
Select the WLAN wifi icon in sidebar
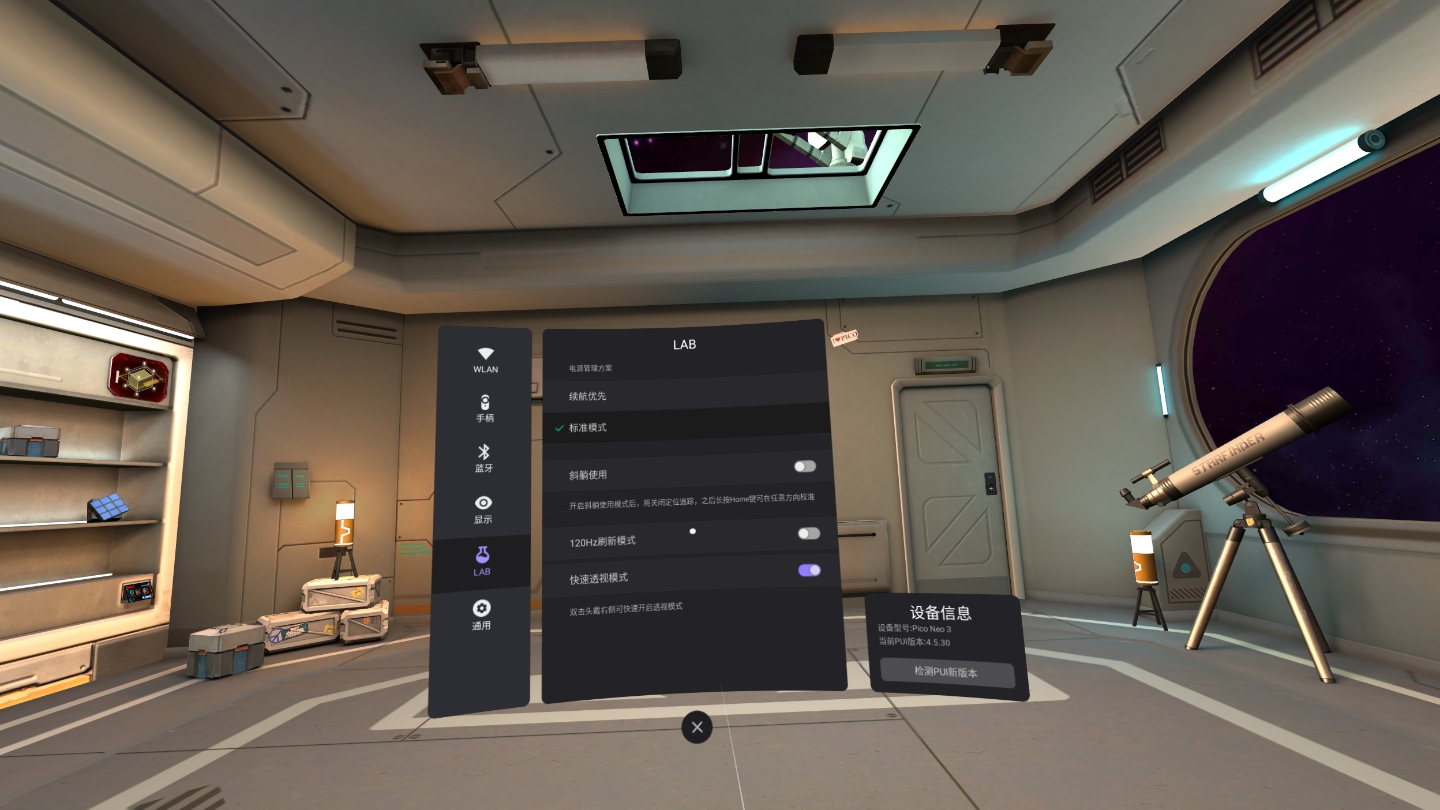[486, 352]
